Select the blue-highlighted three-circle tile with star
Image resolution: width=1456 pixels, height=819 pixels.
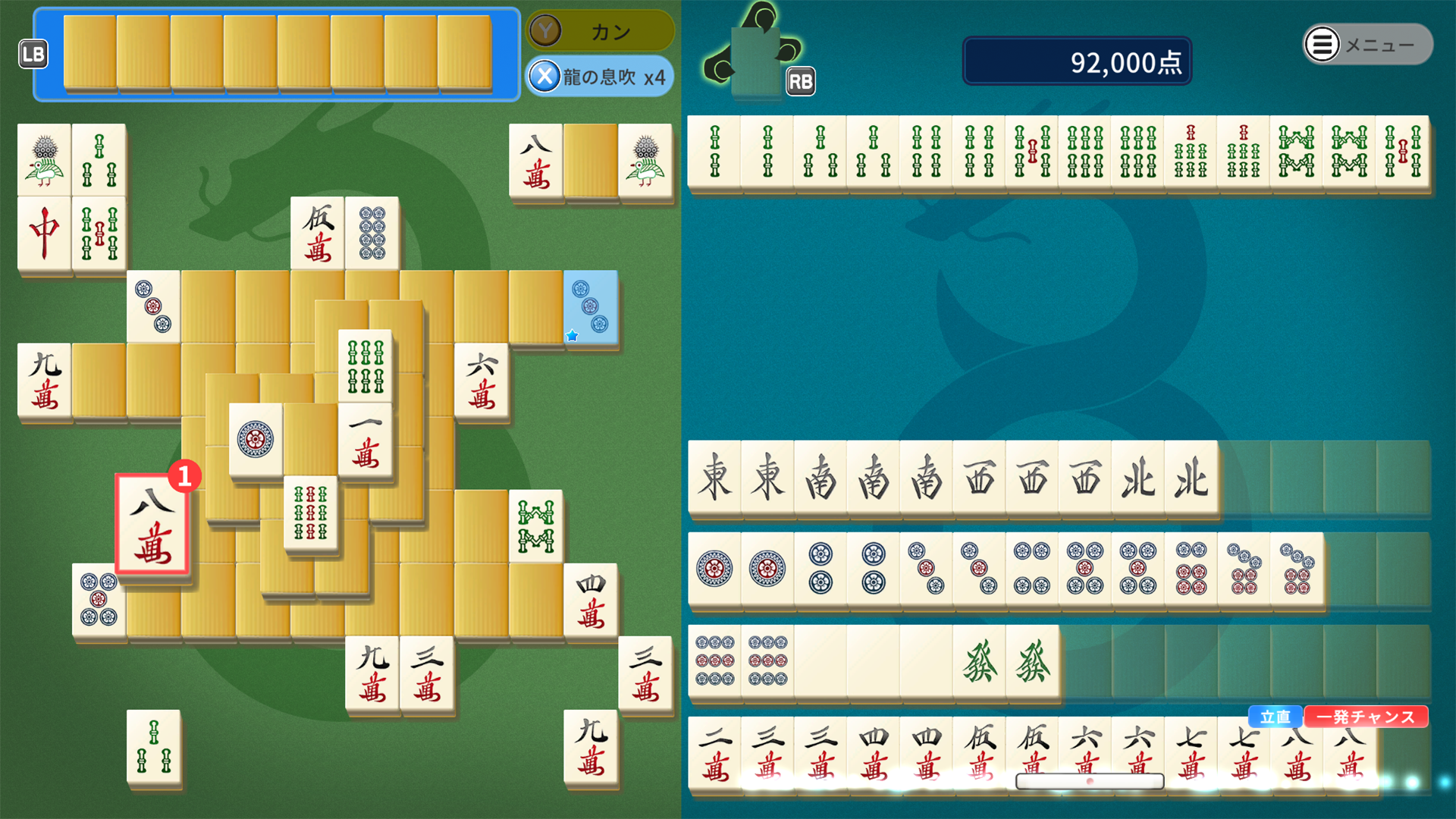590,308
